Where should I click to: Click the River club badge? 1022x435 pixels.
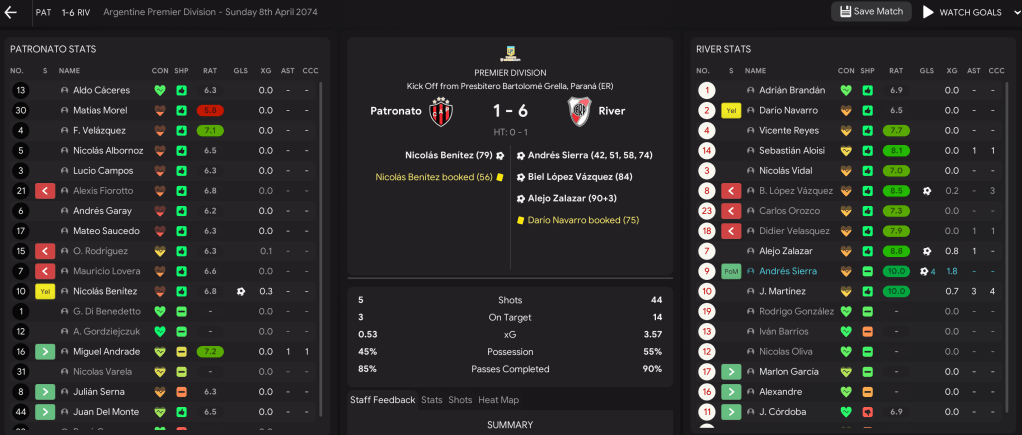pyautogui.click(x=579, y=111)
